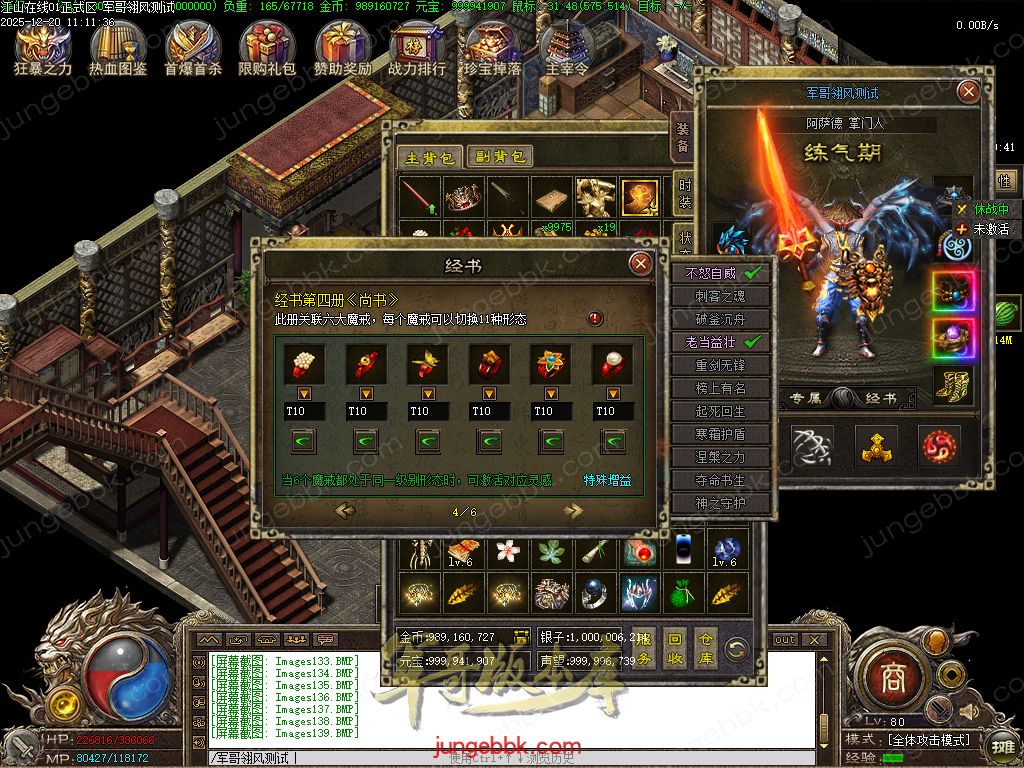Select the 起死回生 list entry
This screenshot has width=1024, height=768.
point(721,411)
